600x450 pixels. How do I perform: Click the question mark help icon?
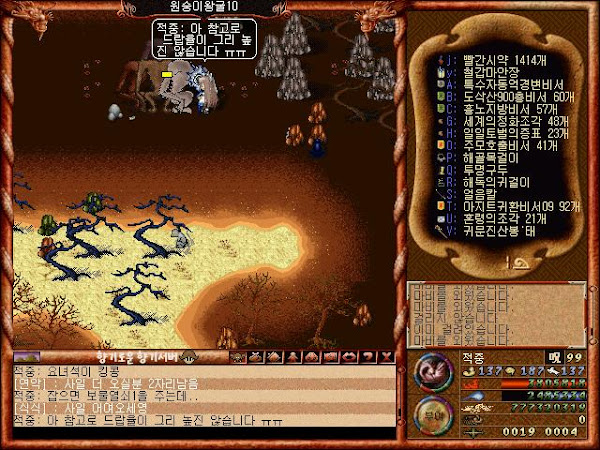[368, 356]
